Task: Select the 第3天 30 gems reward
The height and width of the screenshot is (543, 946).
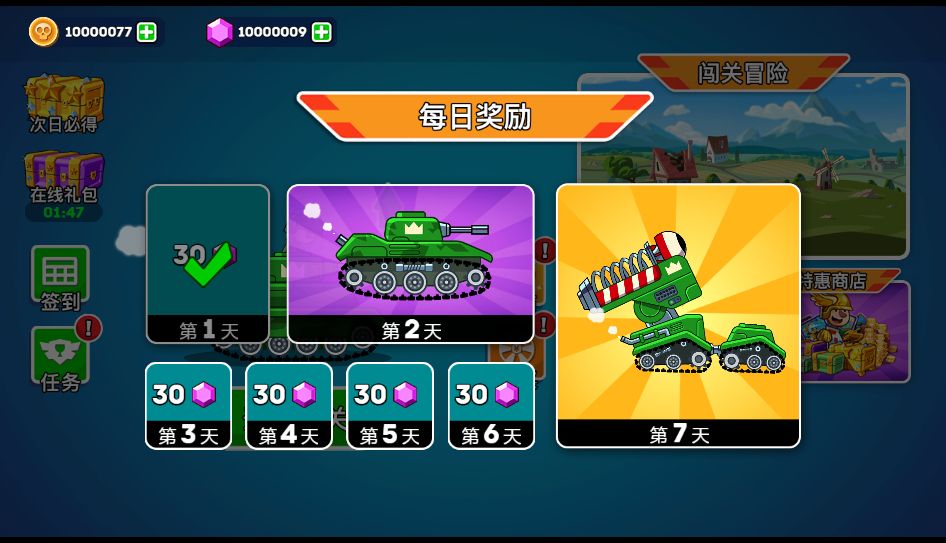Action: pyautogui.click(x=188, y=405)
